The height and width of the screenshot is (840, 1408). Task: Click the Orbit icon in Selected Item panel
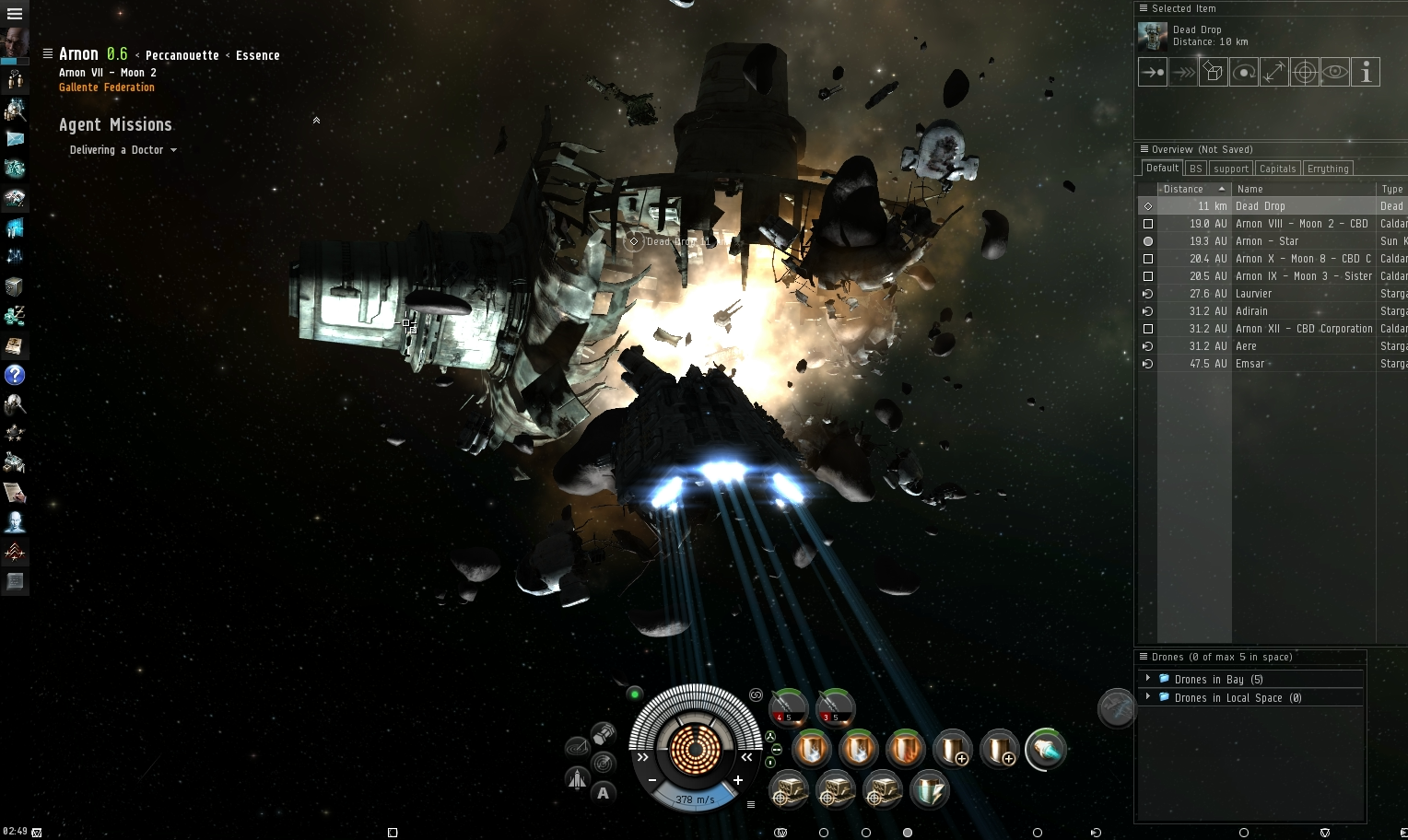pos(1244,71)
